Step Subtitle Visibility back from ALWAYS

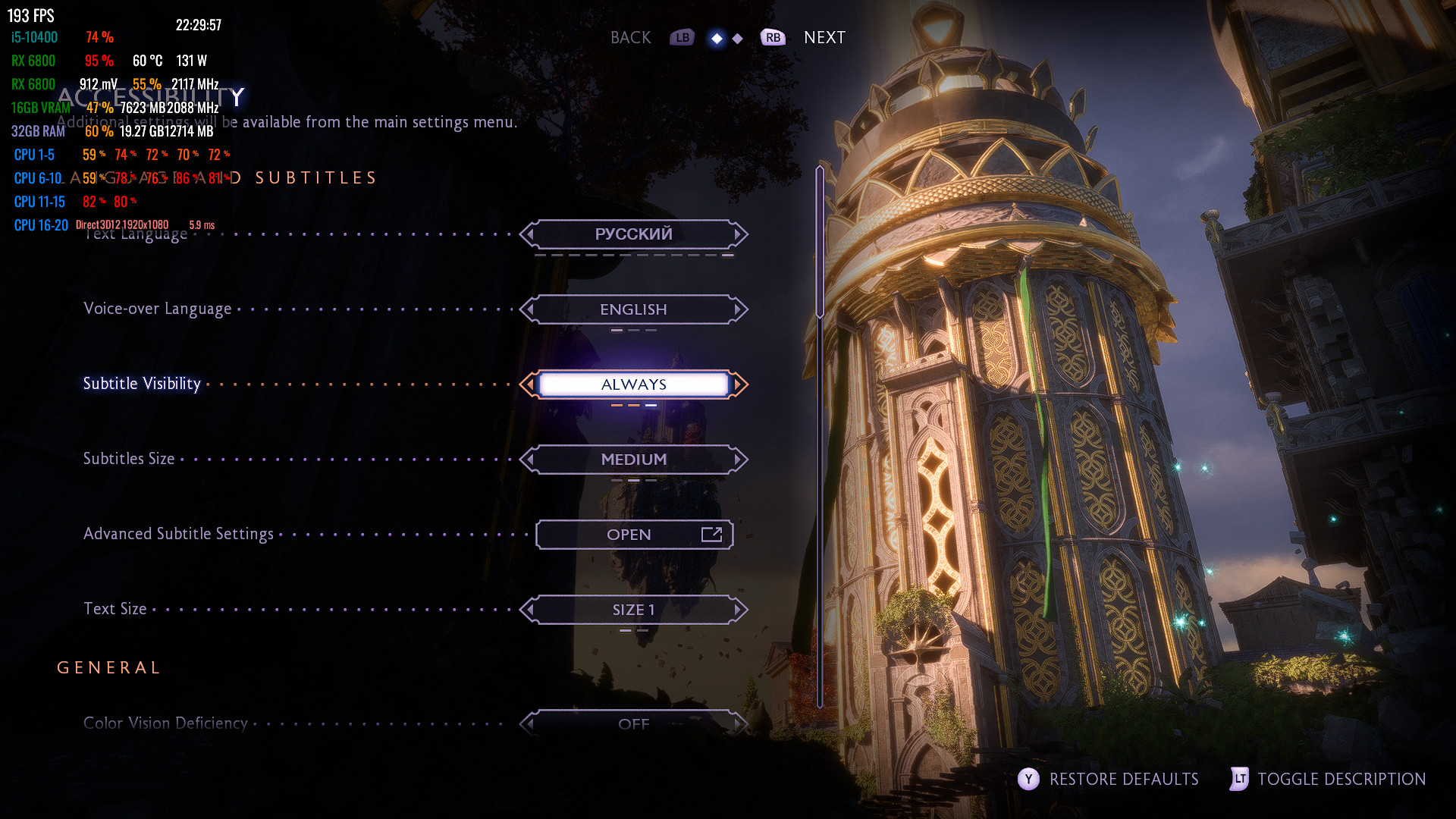pos(529,384)
